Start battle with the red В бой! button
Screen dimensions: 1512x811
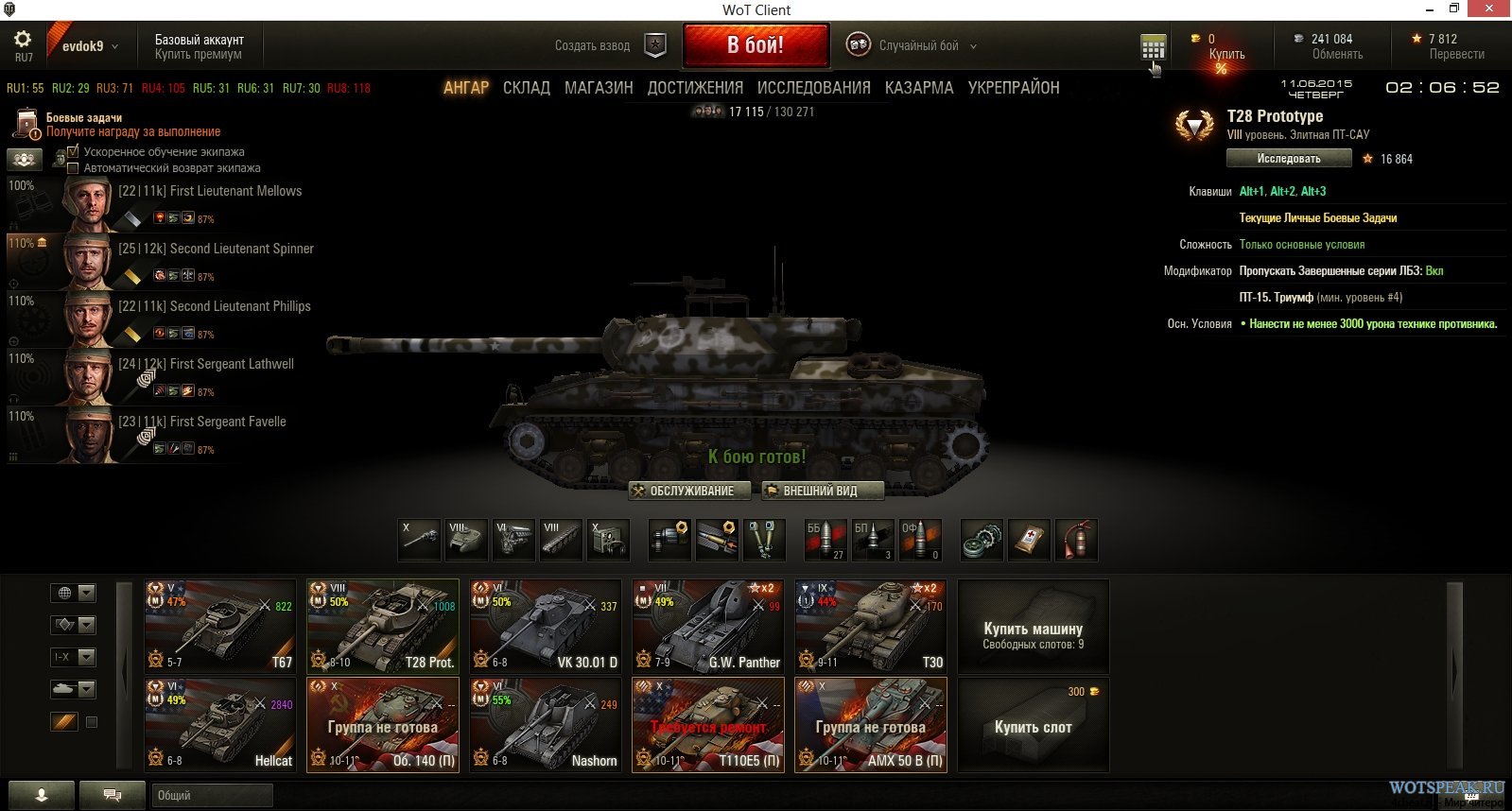[x=756, y=45]
